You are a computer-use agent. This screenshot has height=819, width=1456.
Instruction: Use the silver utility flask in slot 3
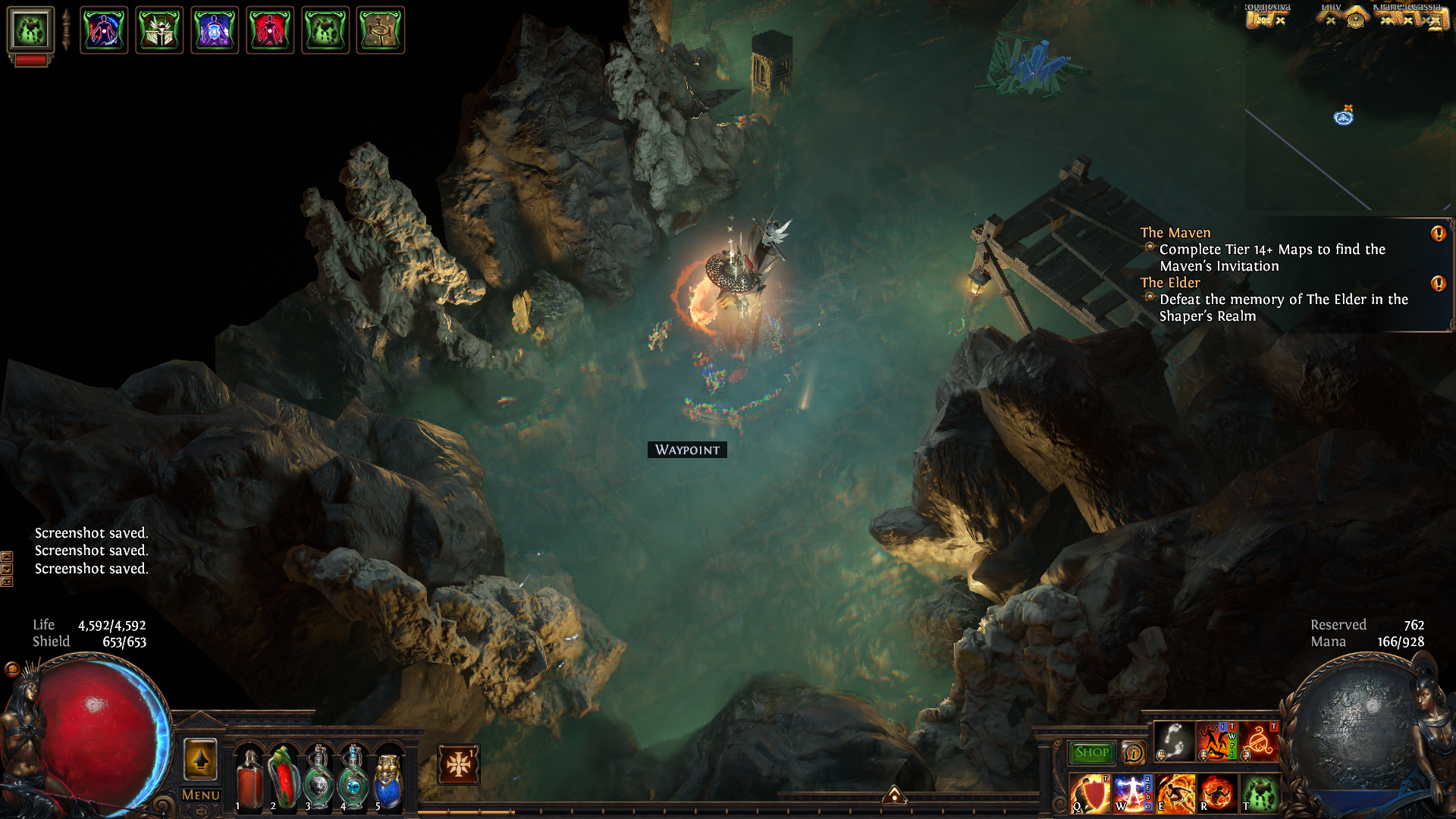(x=318, y=778)
